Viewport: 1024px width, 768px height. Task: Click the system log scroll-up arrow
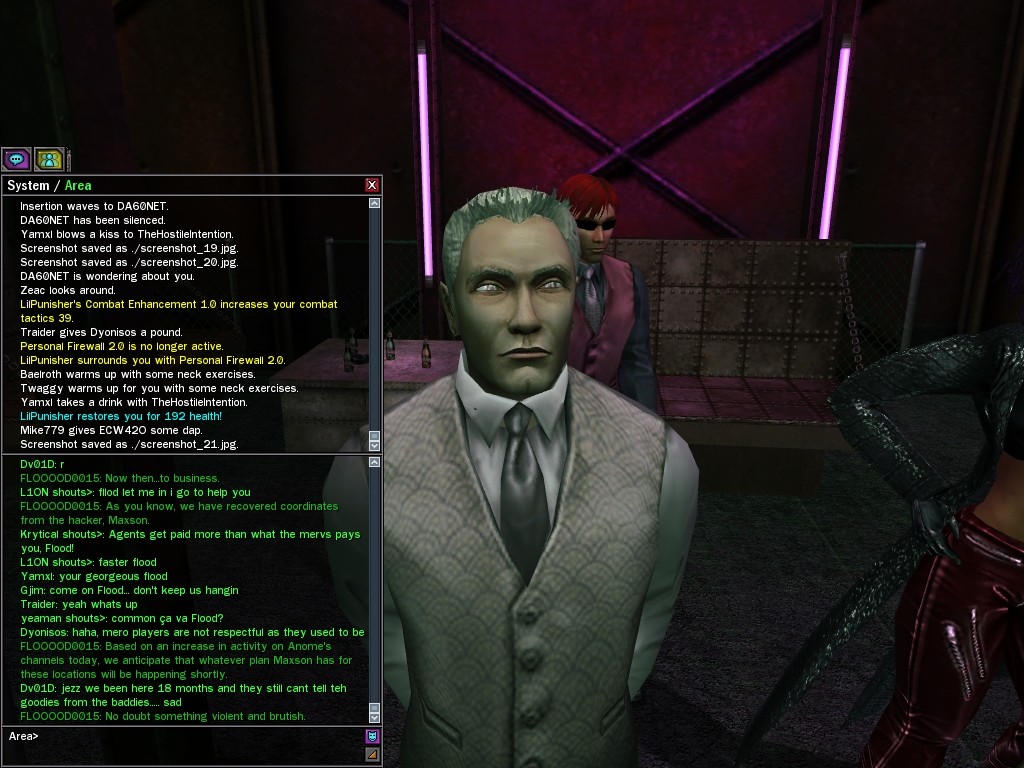pos(374,203)
